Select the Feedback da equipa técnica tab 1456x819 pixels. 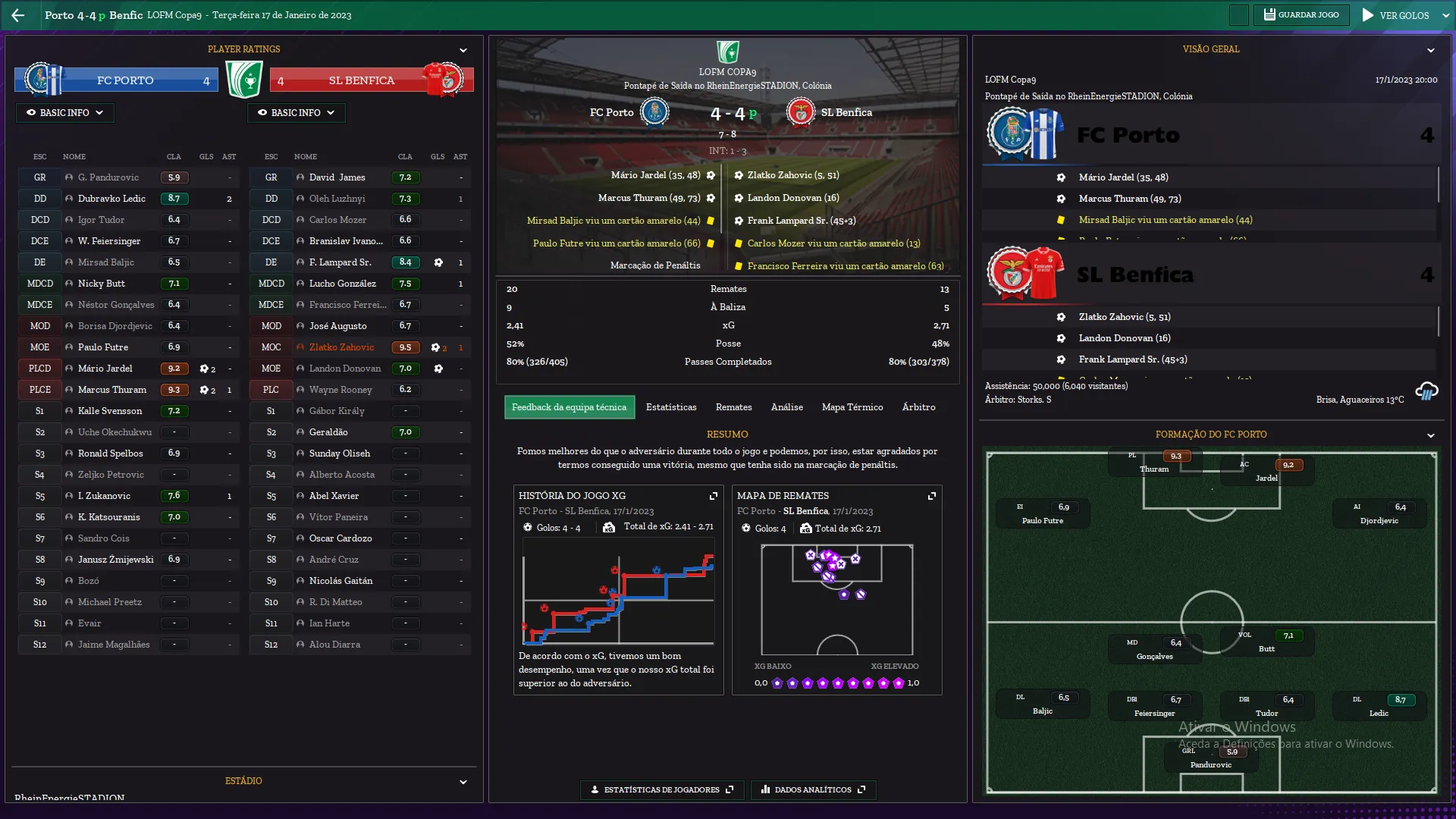tap(569, 407)
